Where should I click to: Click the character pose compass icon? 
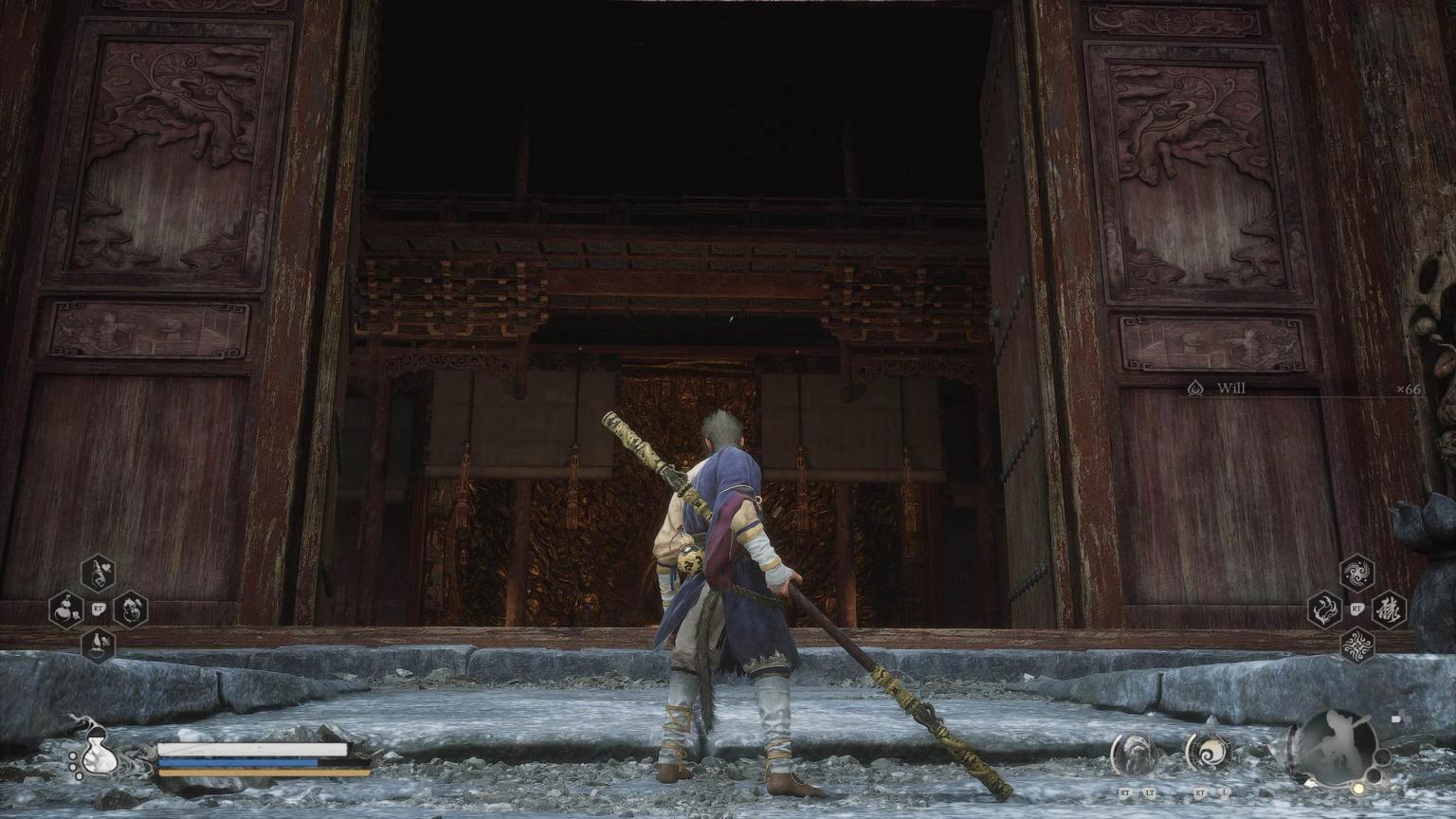click(1336, 746)
